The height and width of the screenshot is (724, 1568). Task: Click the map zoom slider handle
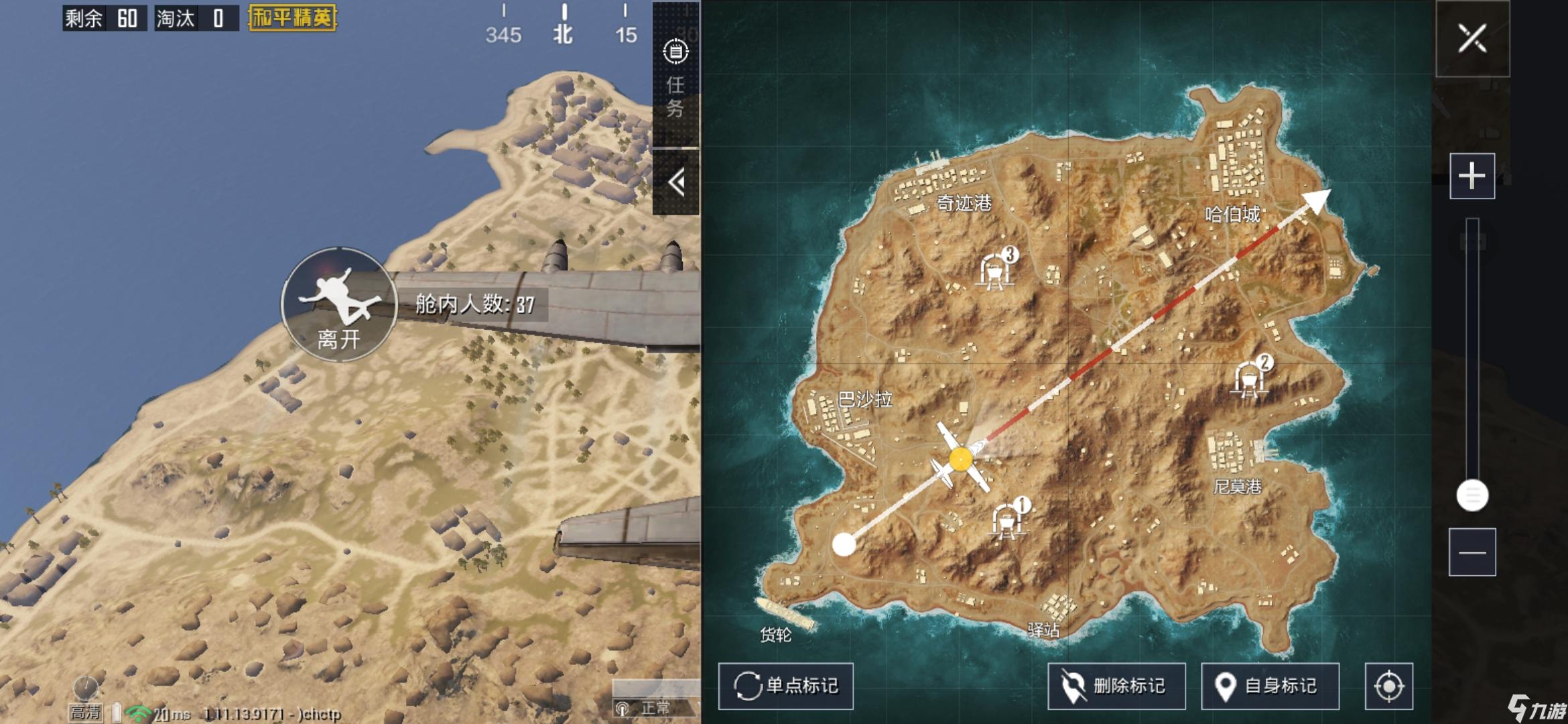1472,496
